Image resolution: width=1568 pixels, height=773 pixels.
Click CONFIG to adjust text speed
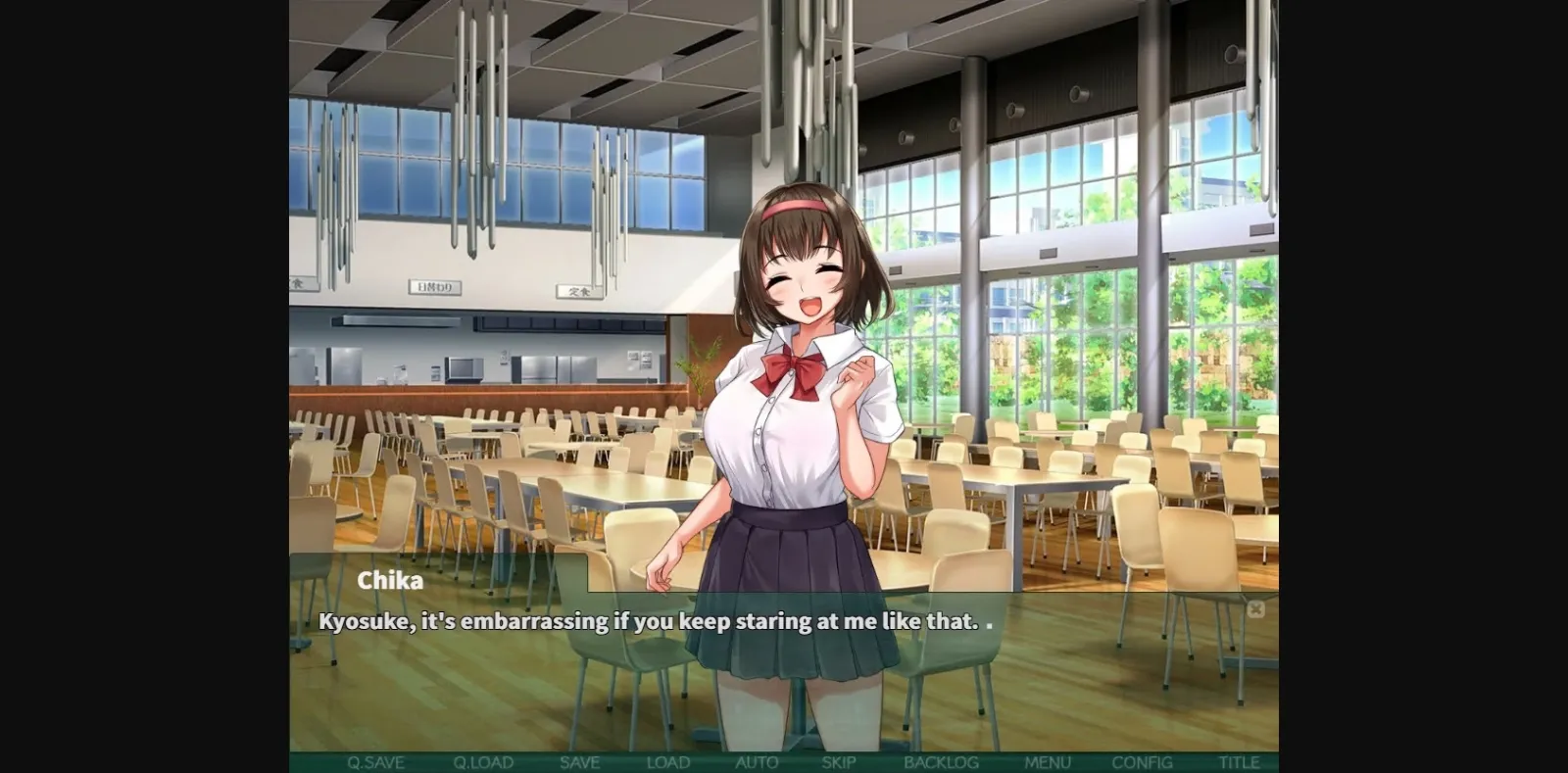click(1144, 761)
